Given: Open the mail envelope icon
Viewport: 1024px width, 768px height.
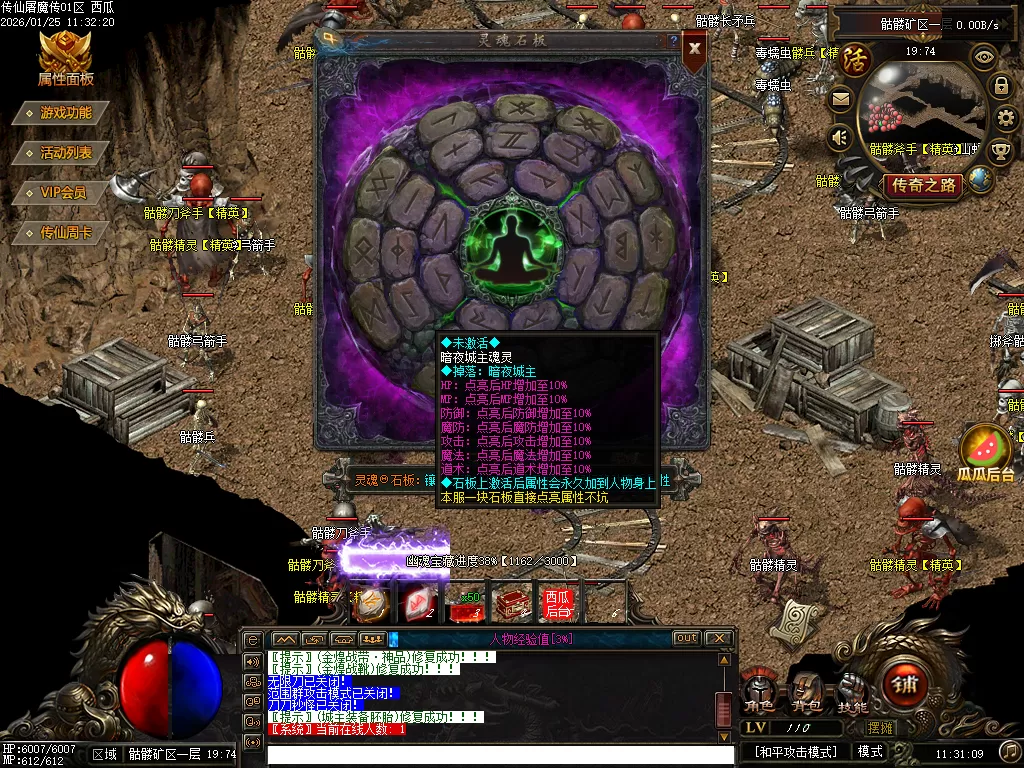Looking at the screenshot, I should tap(840, 99).
